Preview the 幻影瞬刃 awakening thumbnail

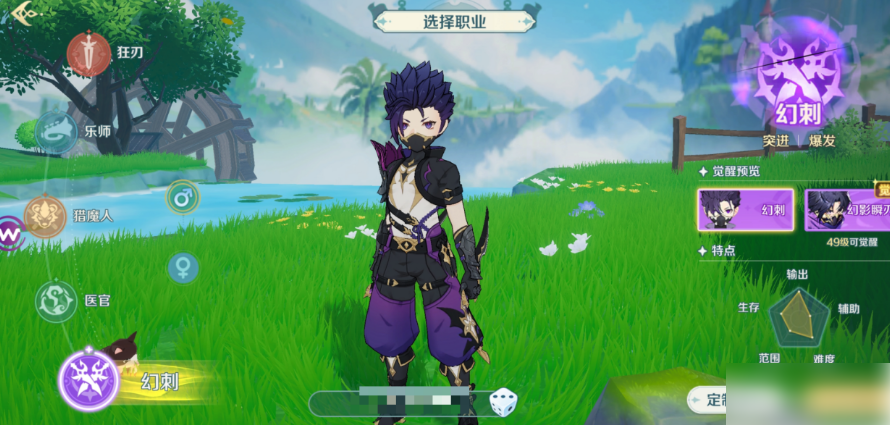[x=847, y=210]
